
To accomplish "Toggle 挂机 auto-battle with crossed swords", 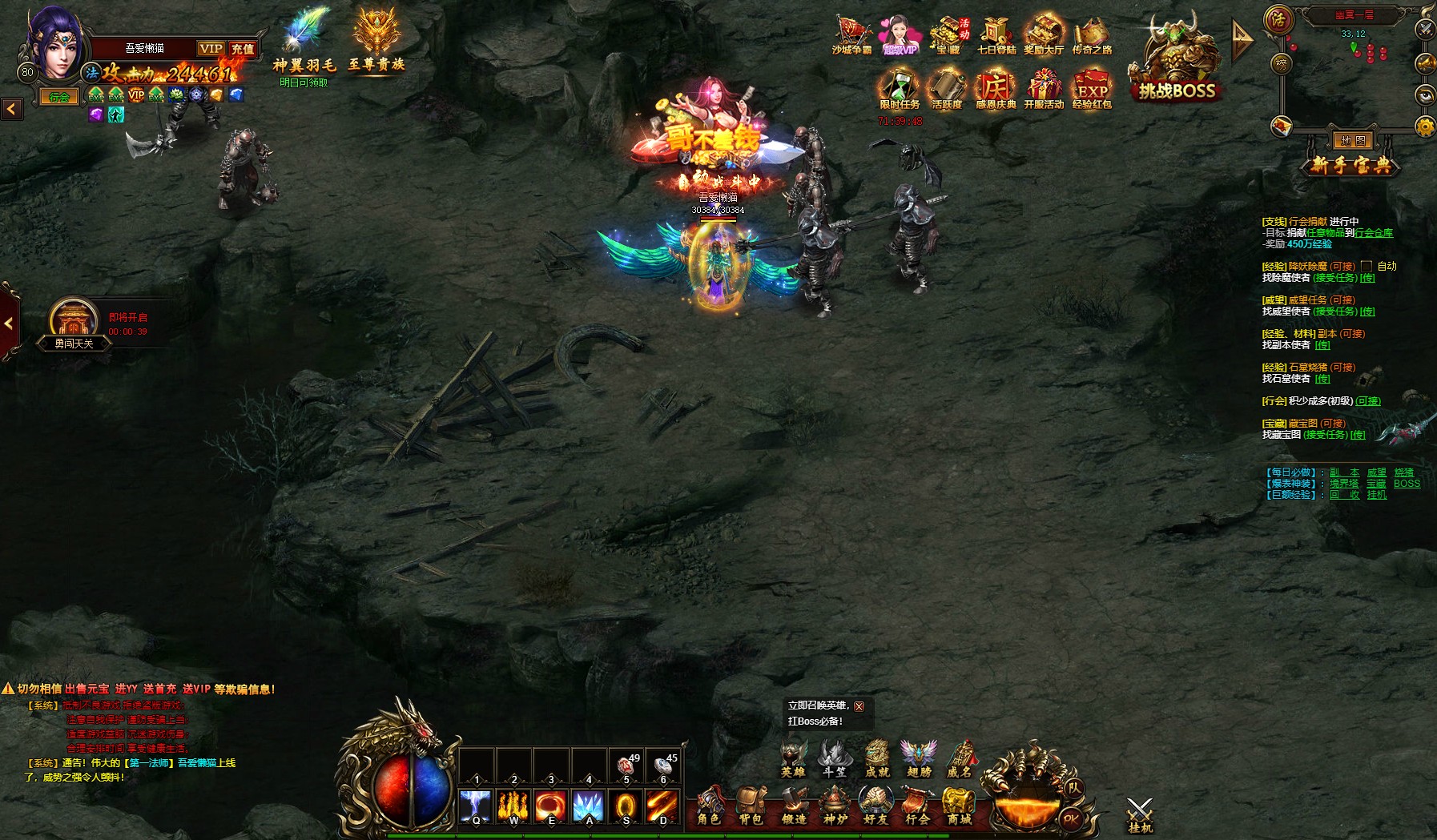I will tap(1139, 814).
